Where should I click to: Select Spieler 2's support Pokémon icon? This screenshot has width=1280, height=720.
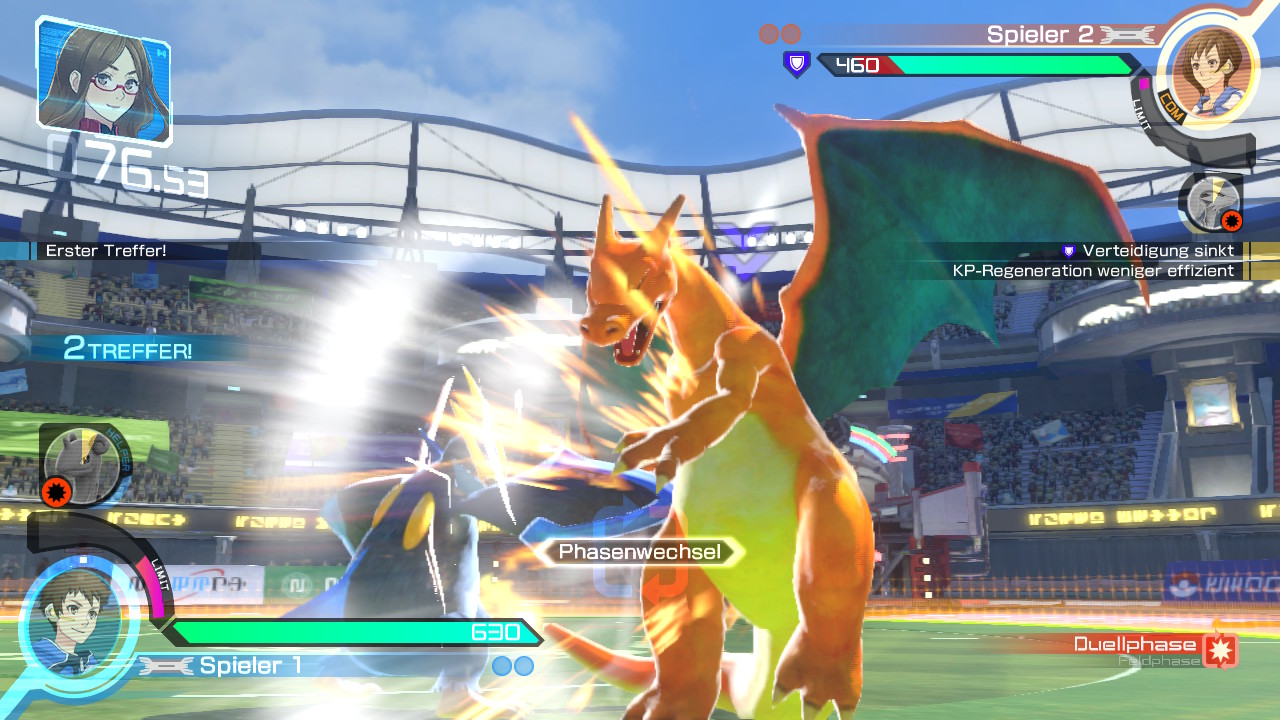pos(1211,203)
